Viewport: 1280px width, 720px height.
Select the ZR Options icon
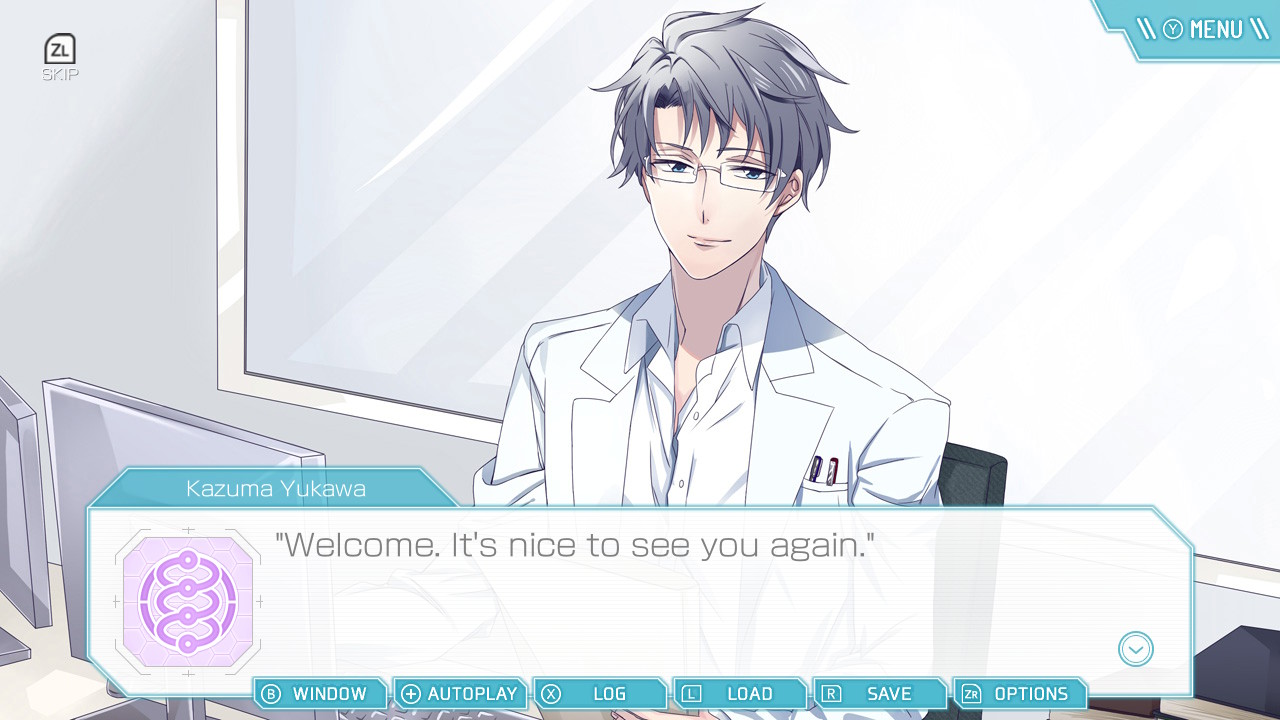pos(974,693)
